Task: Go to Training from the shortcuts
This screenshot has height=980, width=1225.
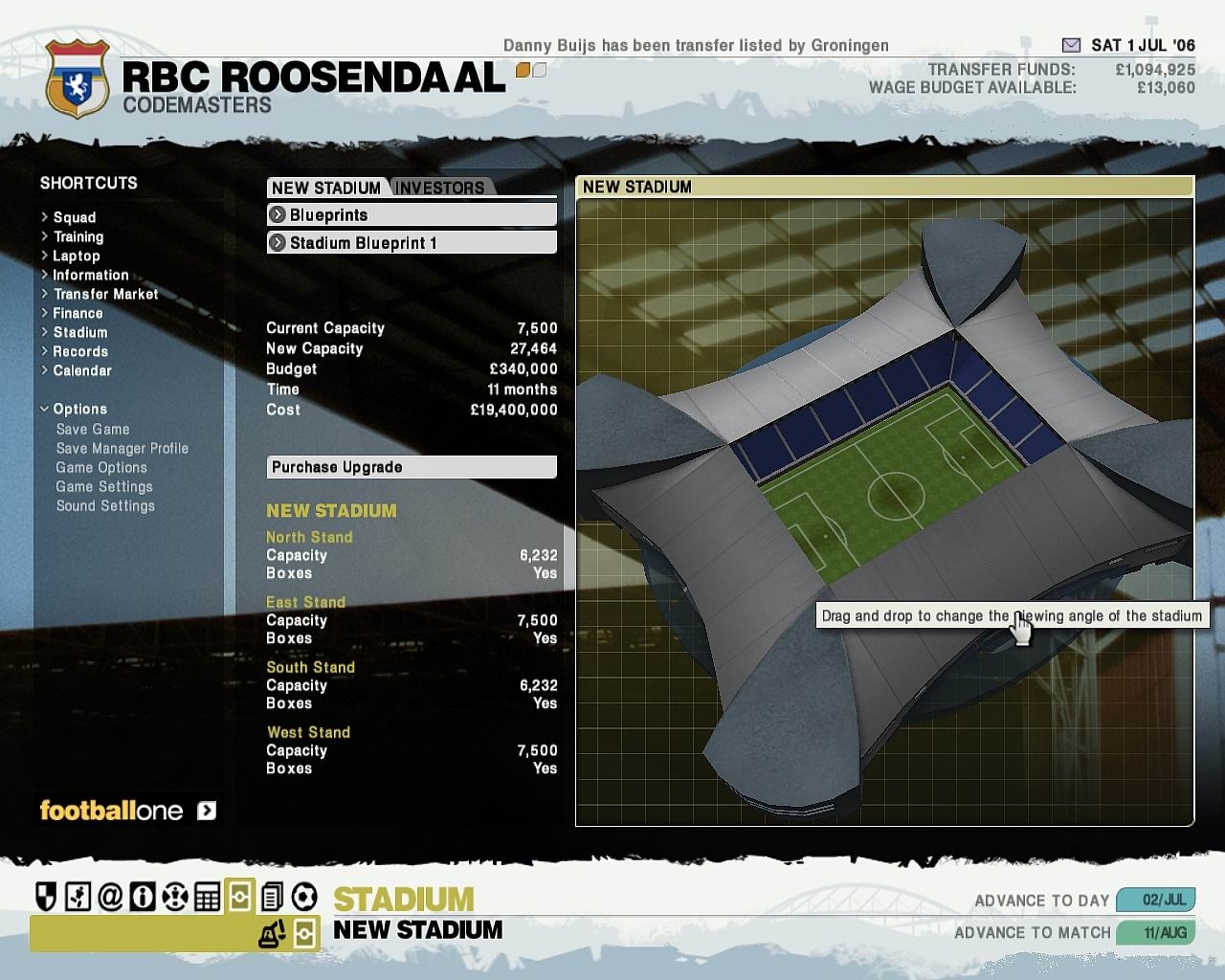Action: click(x=78, y=236)
